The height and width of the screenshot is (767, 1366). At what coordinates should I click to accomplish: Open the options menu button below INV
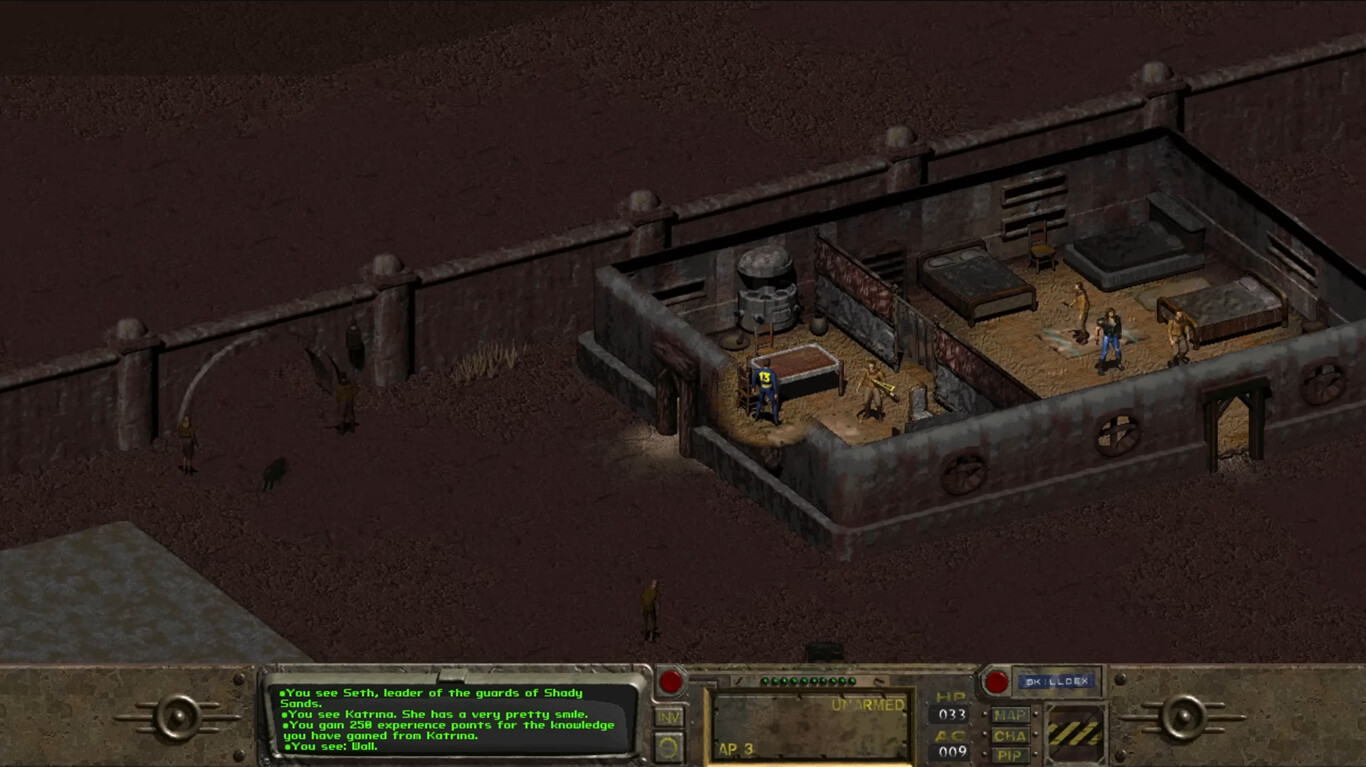coord(669,746)
